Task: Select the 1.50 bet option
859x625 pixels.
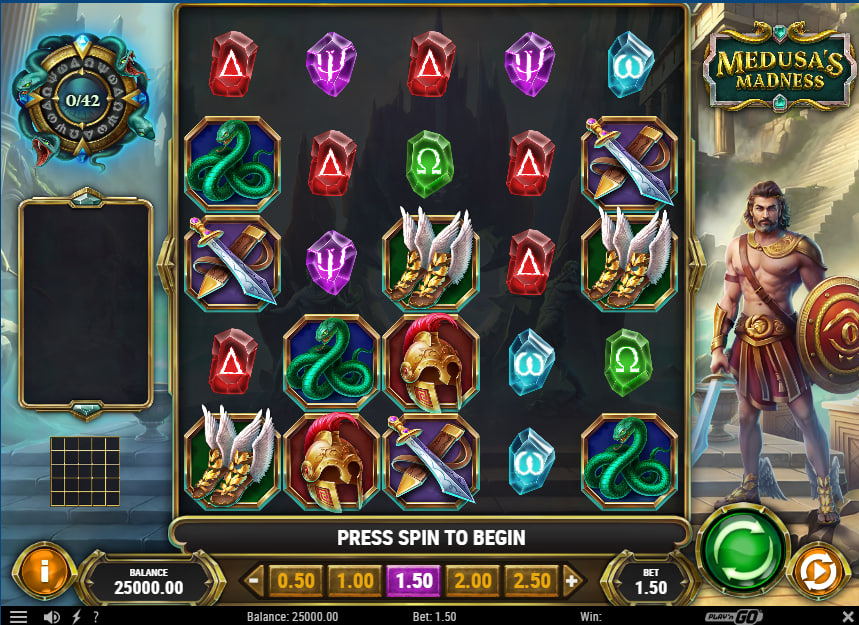Action: (x=413, y=580)
